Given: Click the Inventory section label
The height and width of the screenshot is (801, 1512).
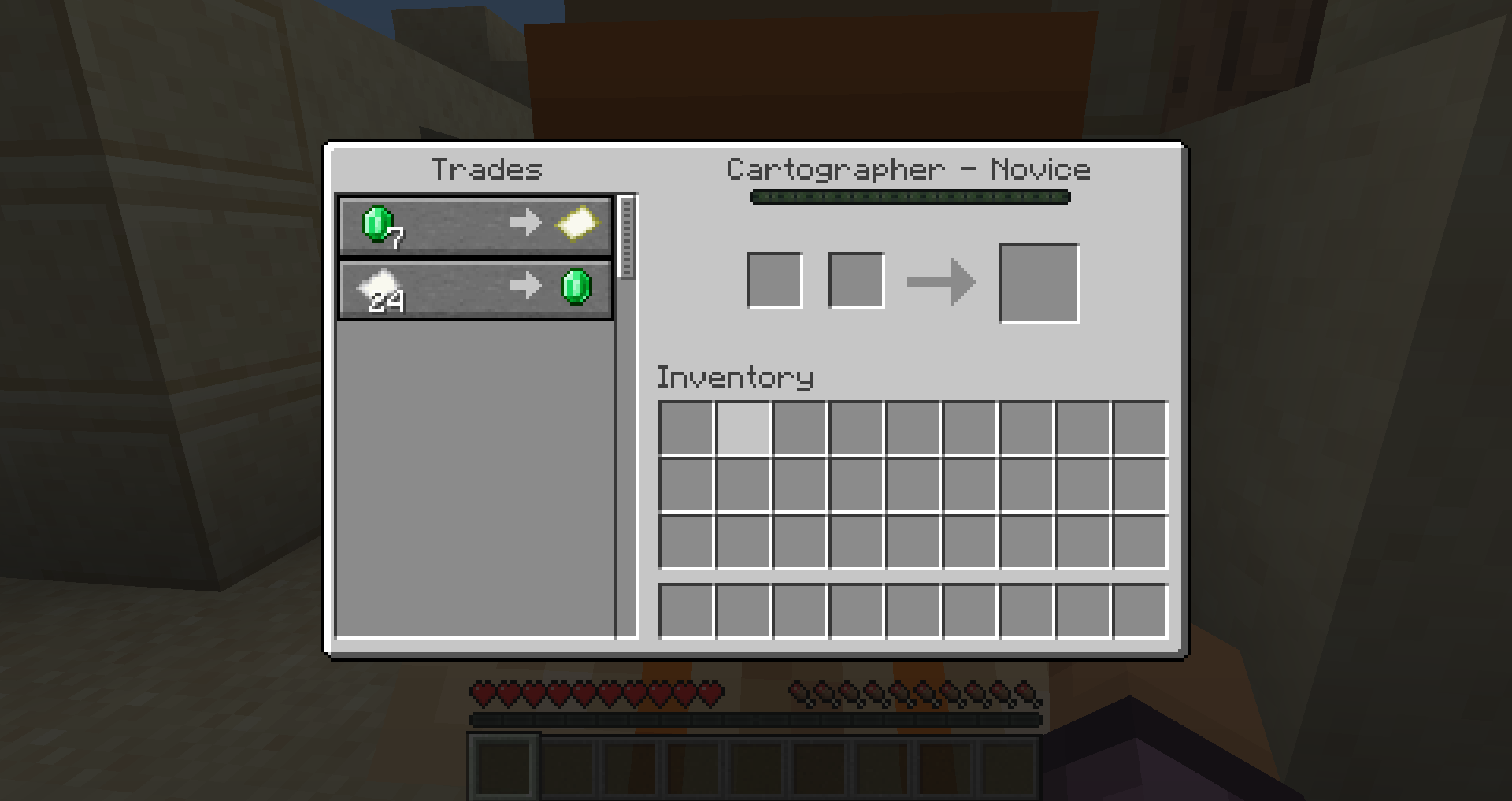Looking at the screenshot, I should pos(735,377).
